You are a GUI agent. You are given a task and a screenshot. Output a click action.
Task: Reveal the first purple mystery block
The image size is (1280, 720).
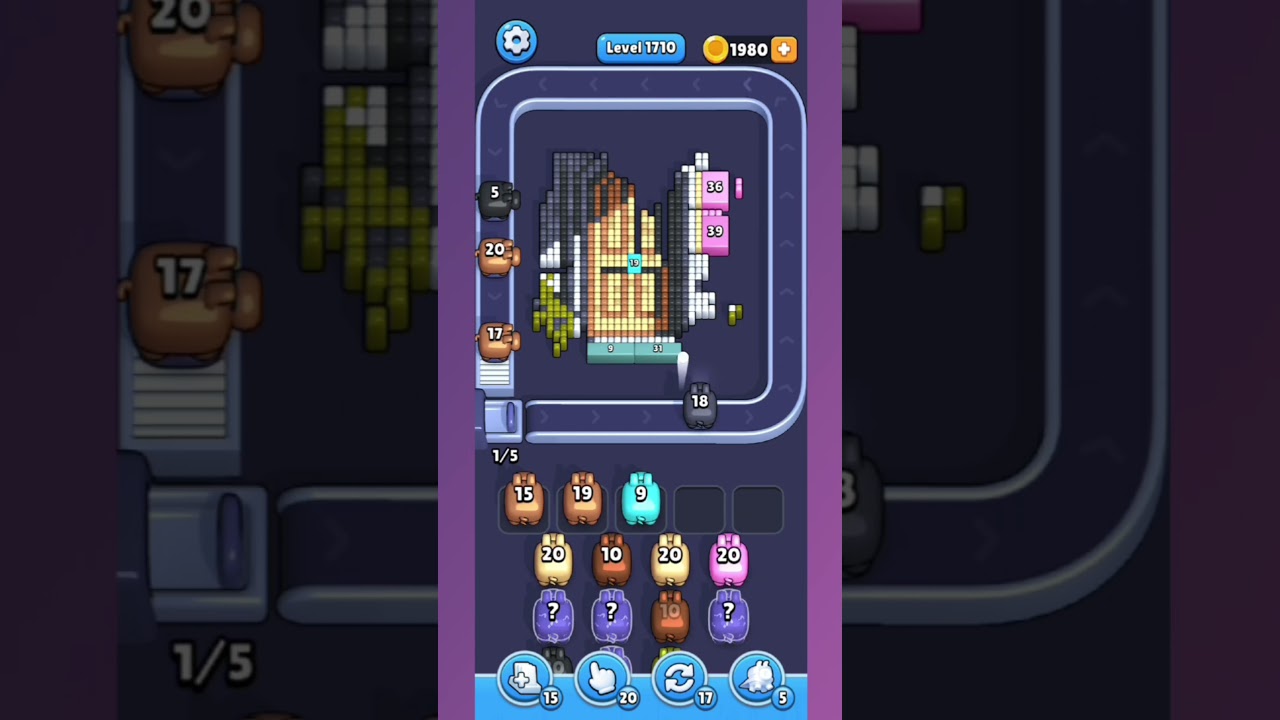point(552,613)
